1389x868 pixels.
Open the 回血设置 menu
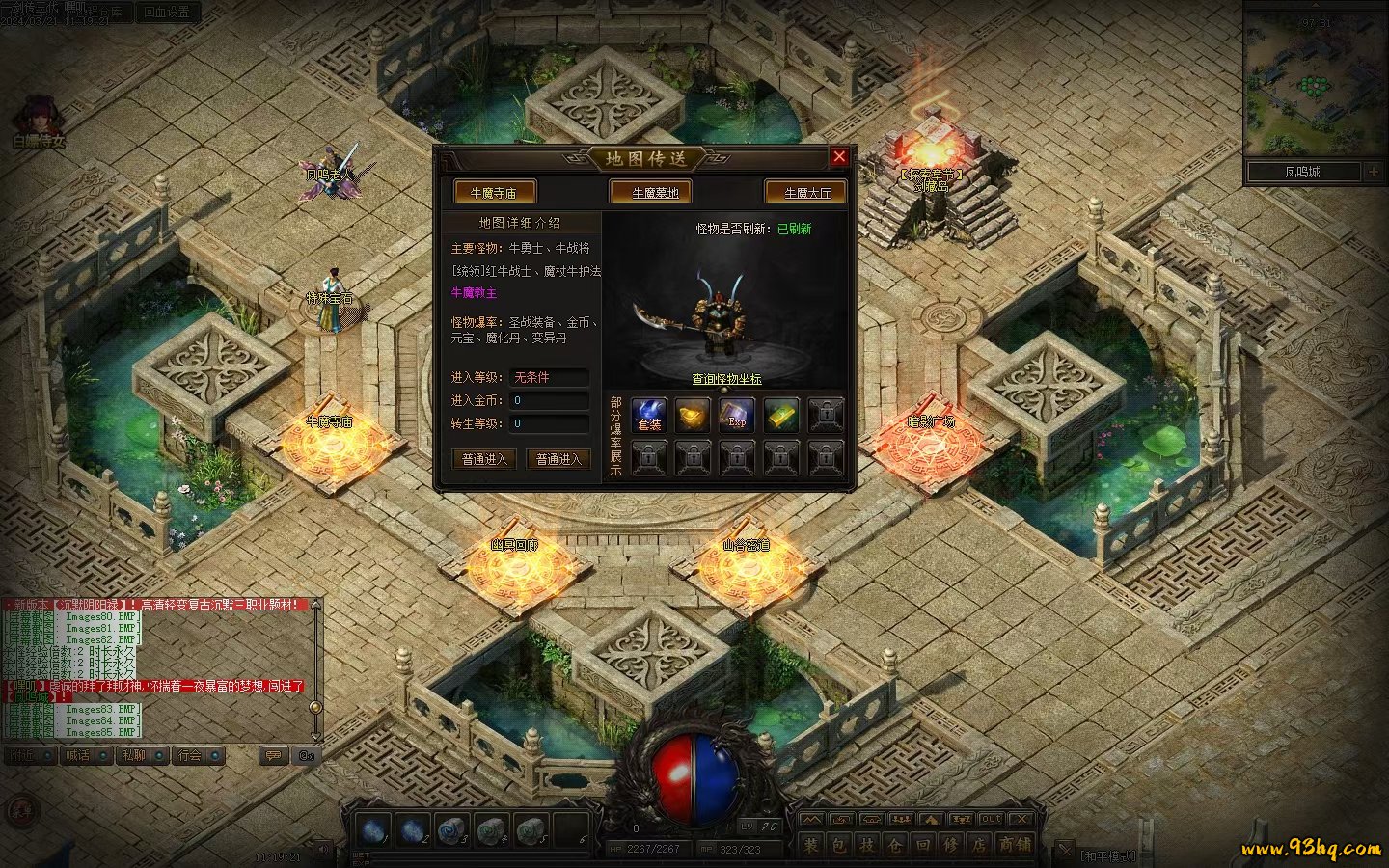(x=166, y=13)
